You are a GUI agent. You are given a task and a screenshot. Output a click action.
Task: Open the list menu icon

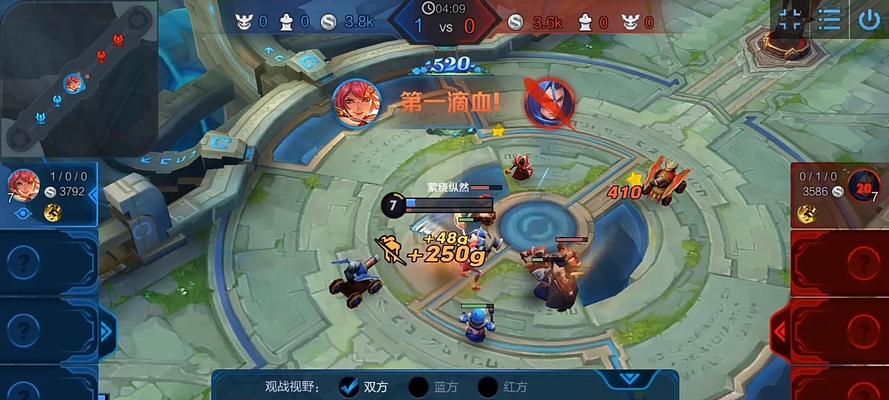(829, 19)
